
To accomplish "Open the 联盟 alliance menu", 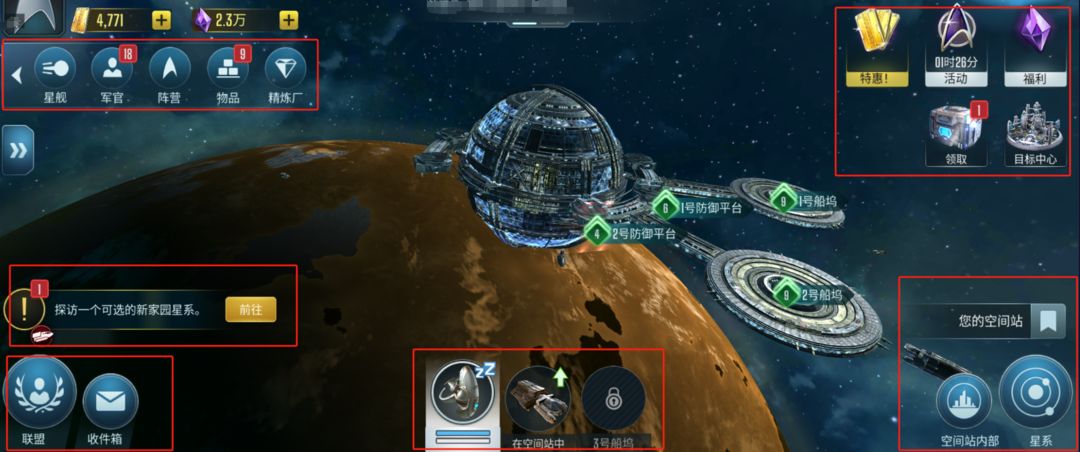I will coord(39,398).
